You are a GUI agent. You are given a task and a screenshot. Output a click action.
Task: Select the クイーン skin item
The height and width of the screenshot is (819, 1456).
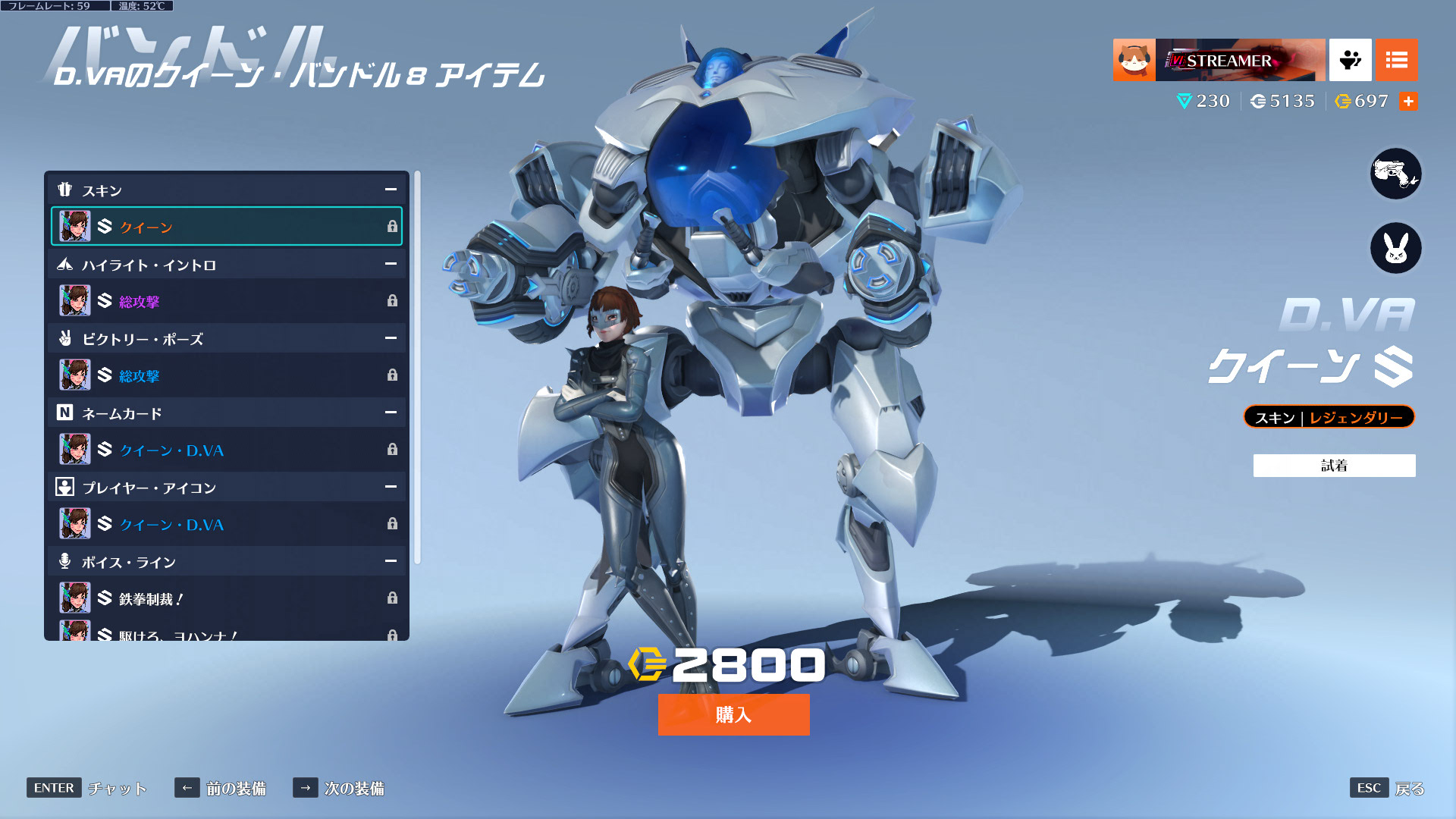coord(226,227)
